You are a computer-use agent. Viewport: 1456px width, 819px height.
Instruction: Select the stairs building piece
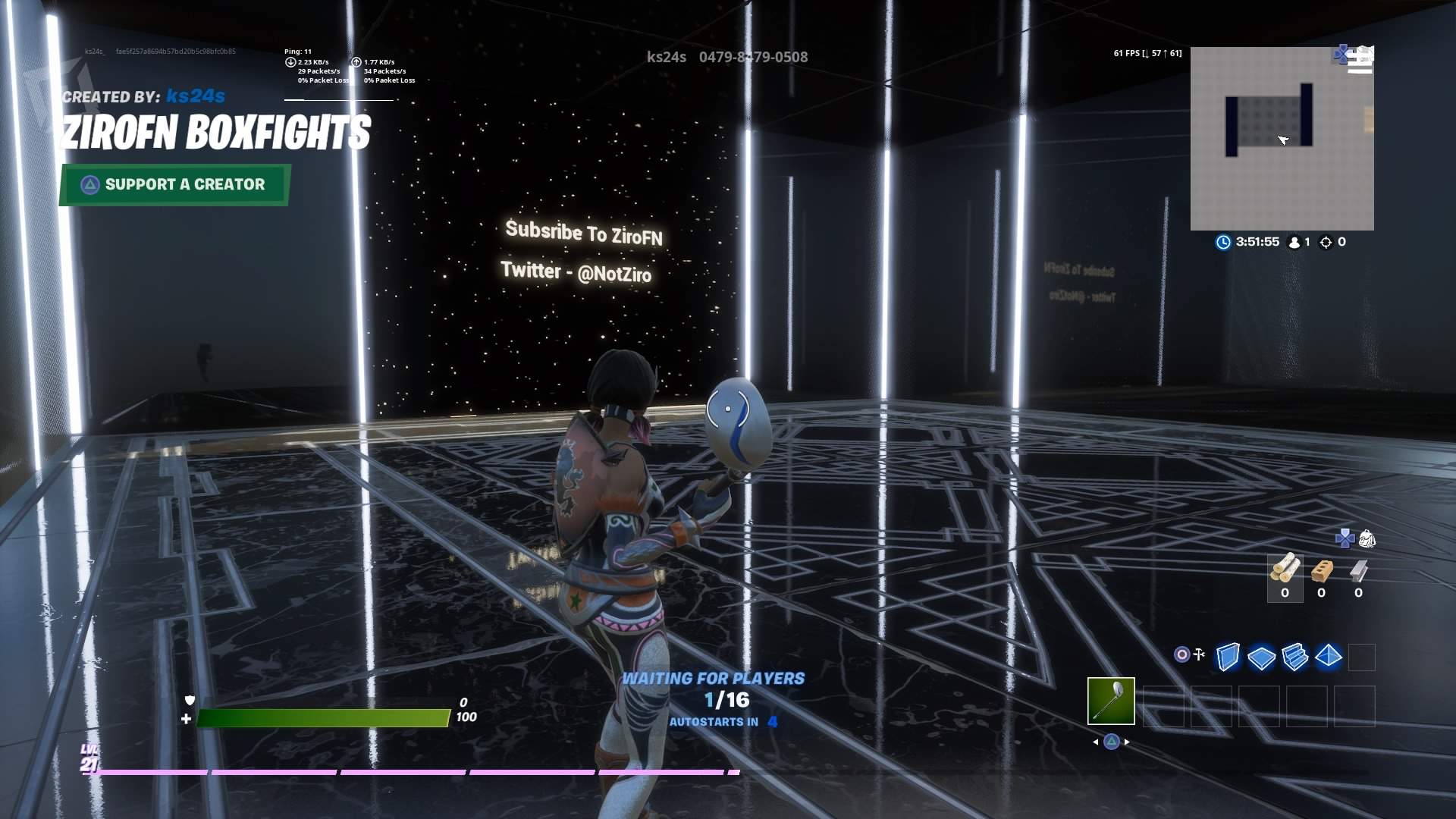click(1294, 657)
